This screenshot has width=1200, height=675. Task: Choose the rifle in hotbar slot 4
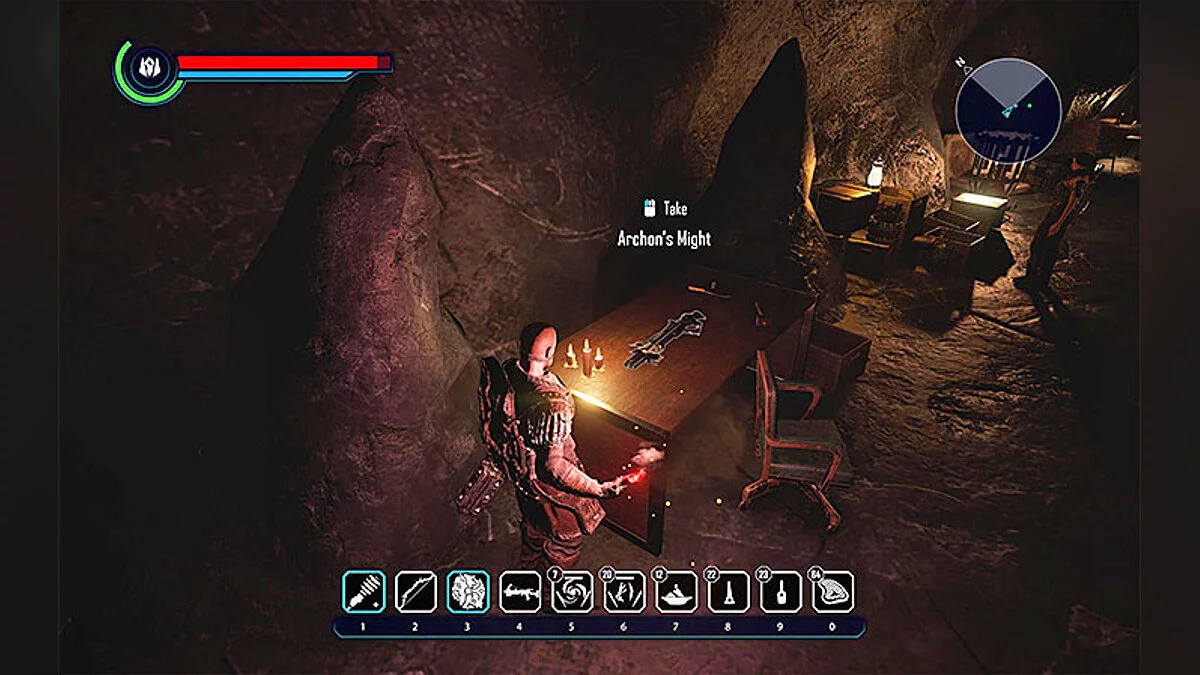pos(520,591)
